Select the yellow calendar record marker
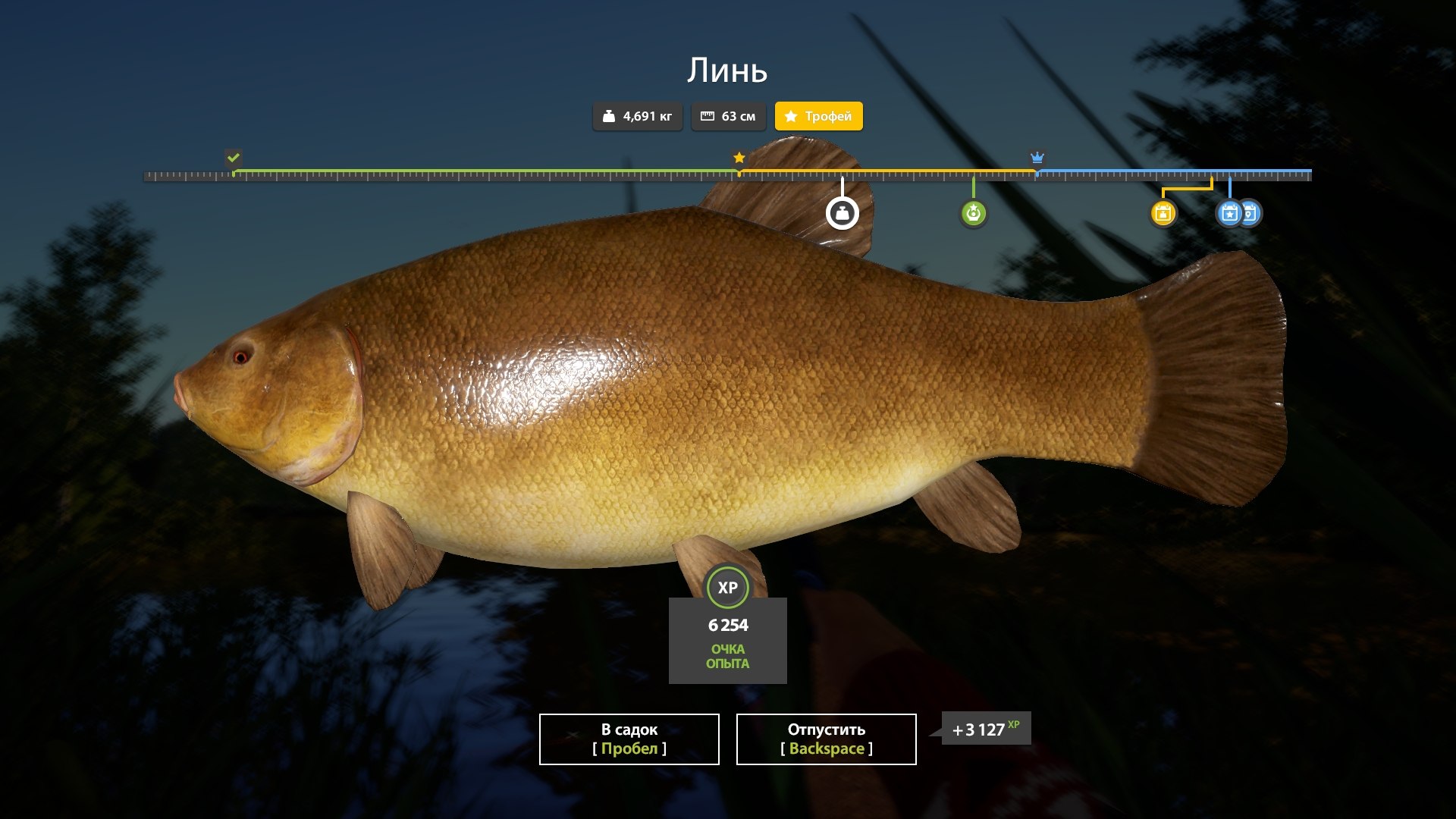The width and height of the screenshot is (1456, 819). coord(1163,213)
